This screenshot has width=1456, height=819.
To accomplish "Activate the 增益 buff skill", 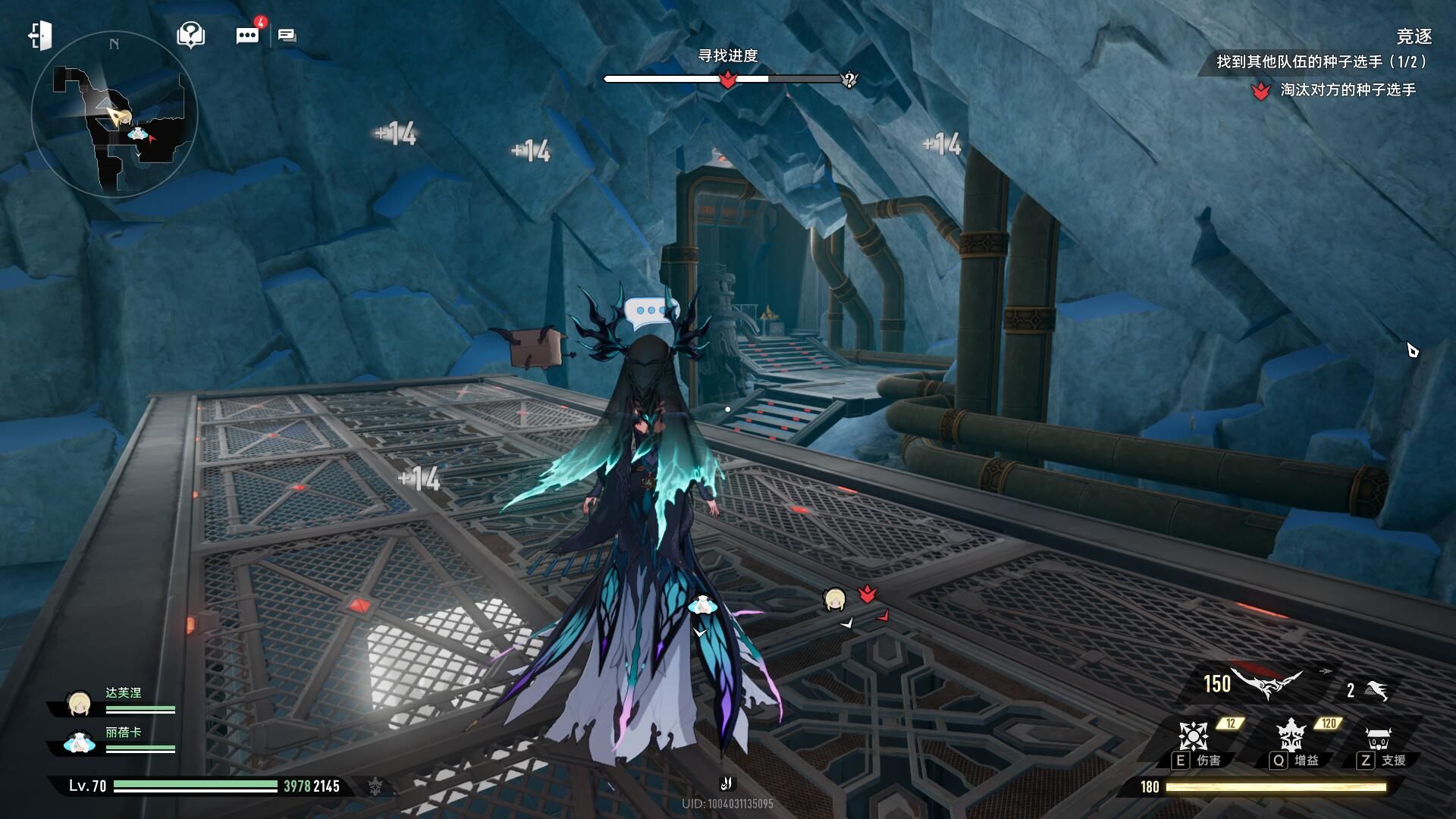I will pos(1290,736).
